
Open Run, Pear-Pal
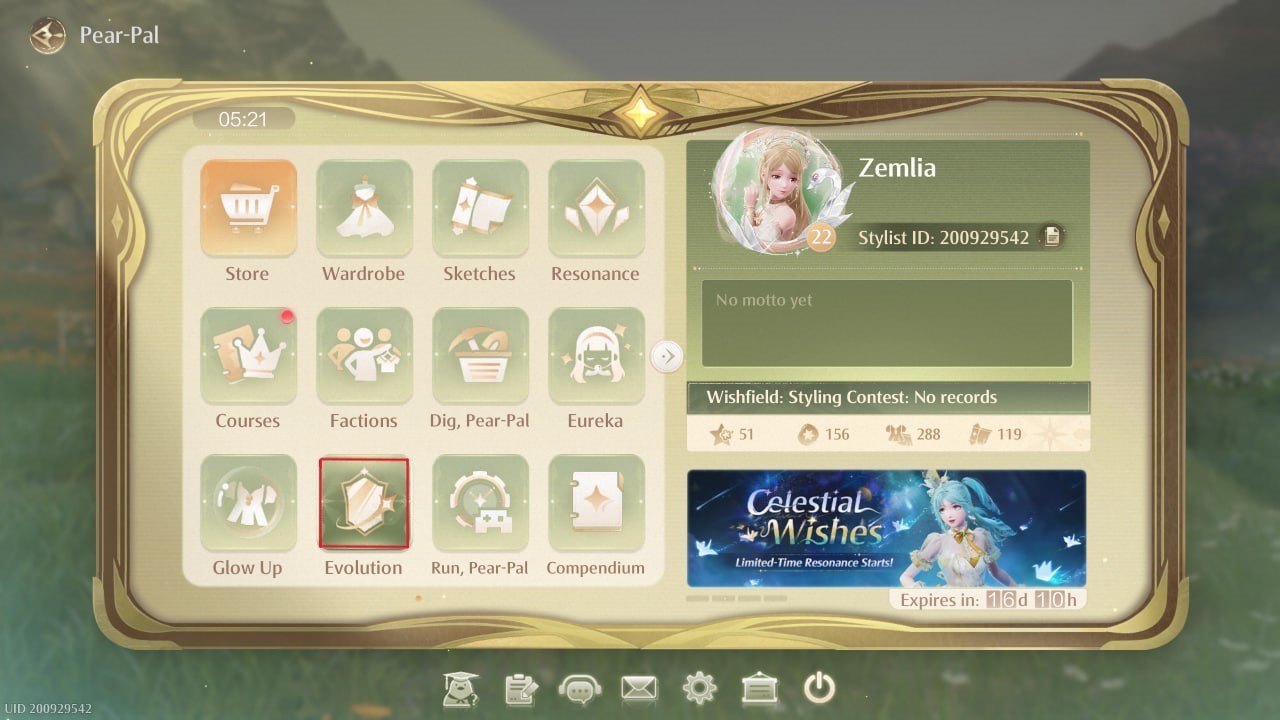coord(479,501)
